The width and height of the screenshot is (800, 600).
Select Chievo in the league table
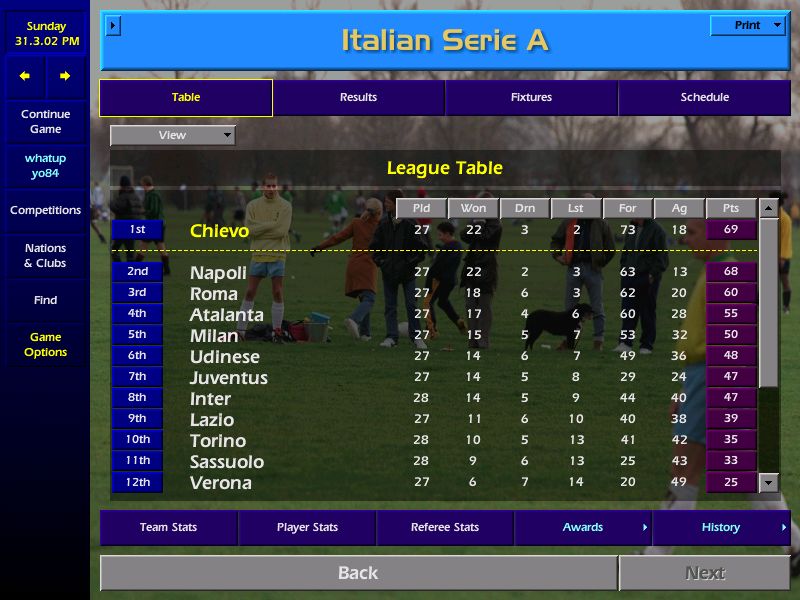219,231
